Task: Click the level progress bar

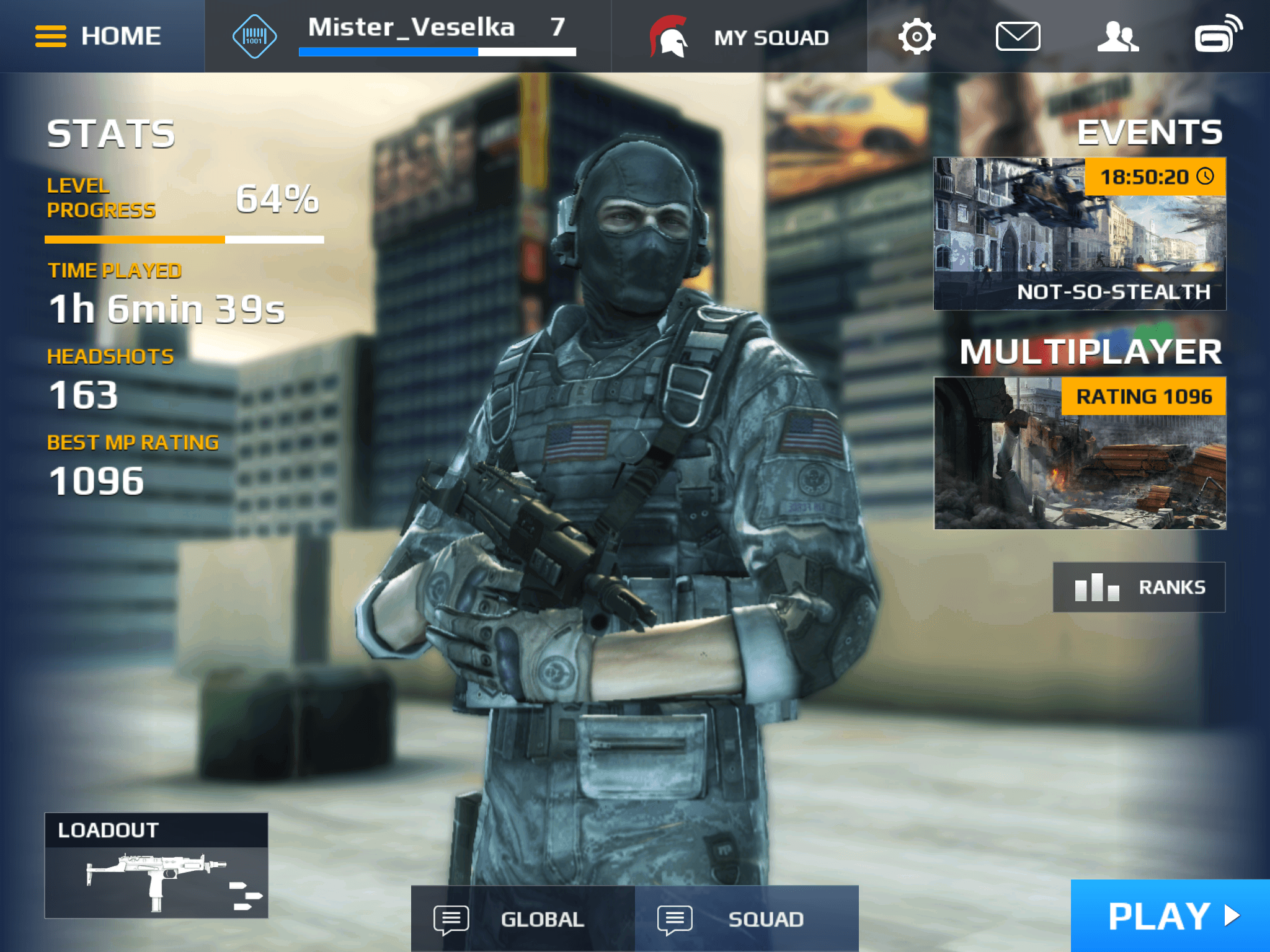Action: click(184, 239)
